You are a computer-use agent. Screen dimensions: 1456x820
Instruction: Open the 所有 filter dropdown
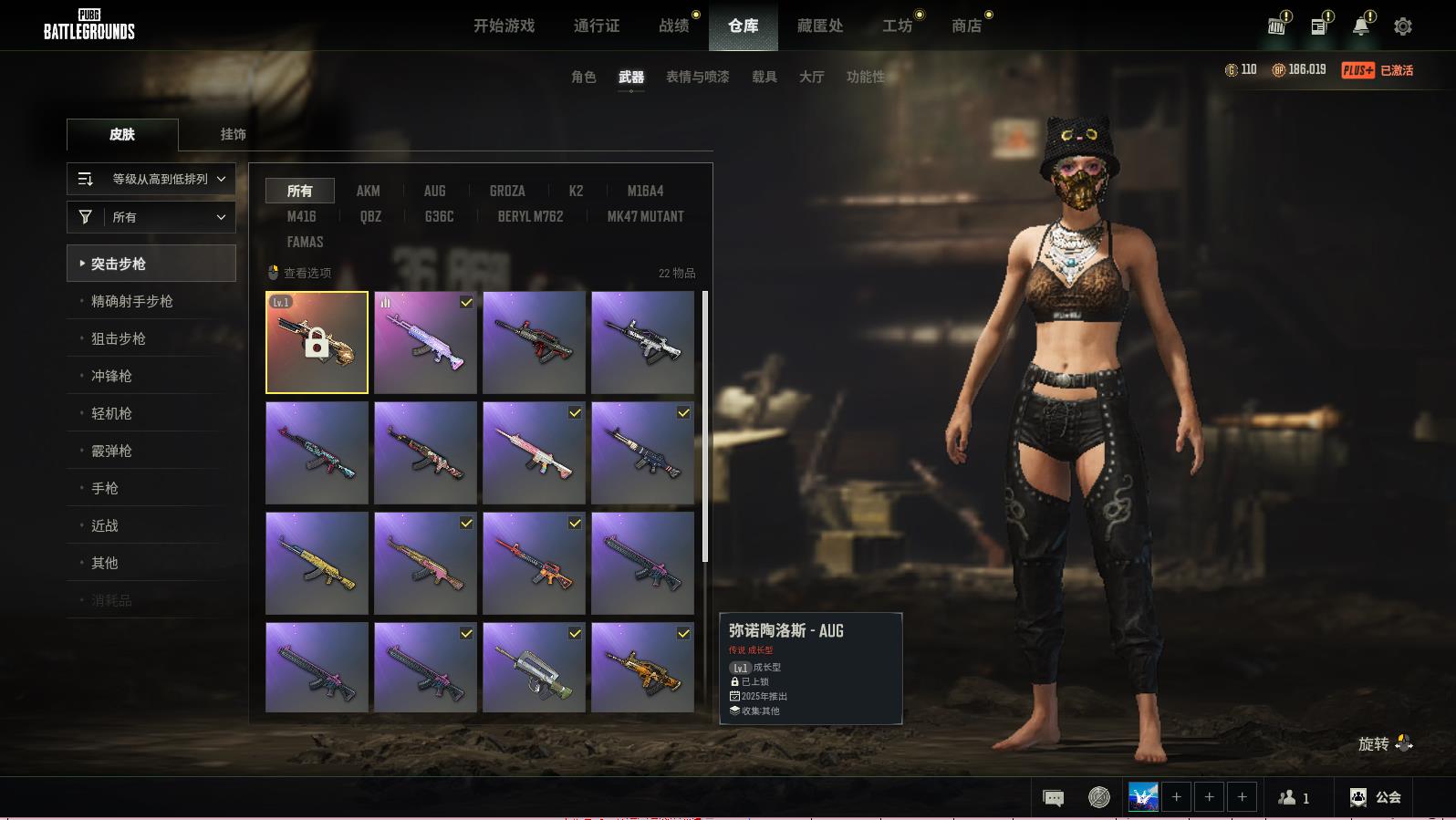click(151, 217)
